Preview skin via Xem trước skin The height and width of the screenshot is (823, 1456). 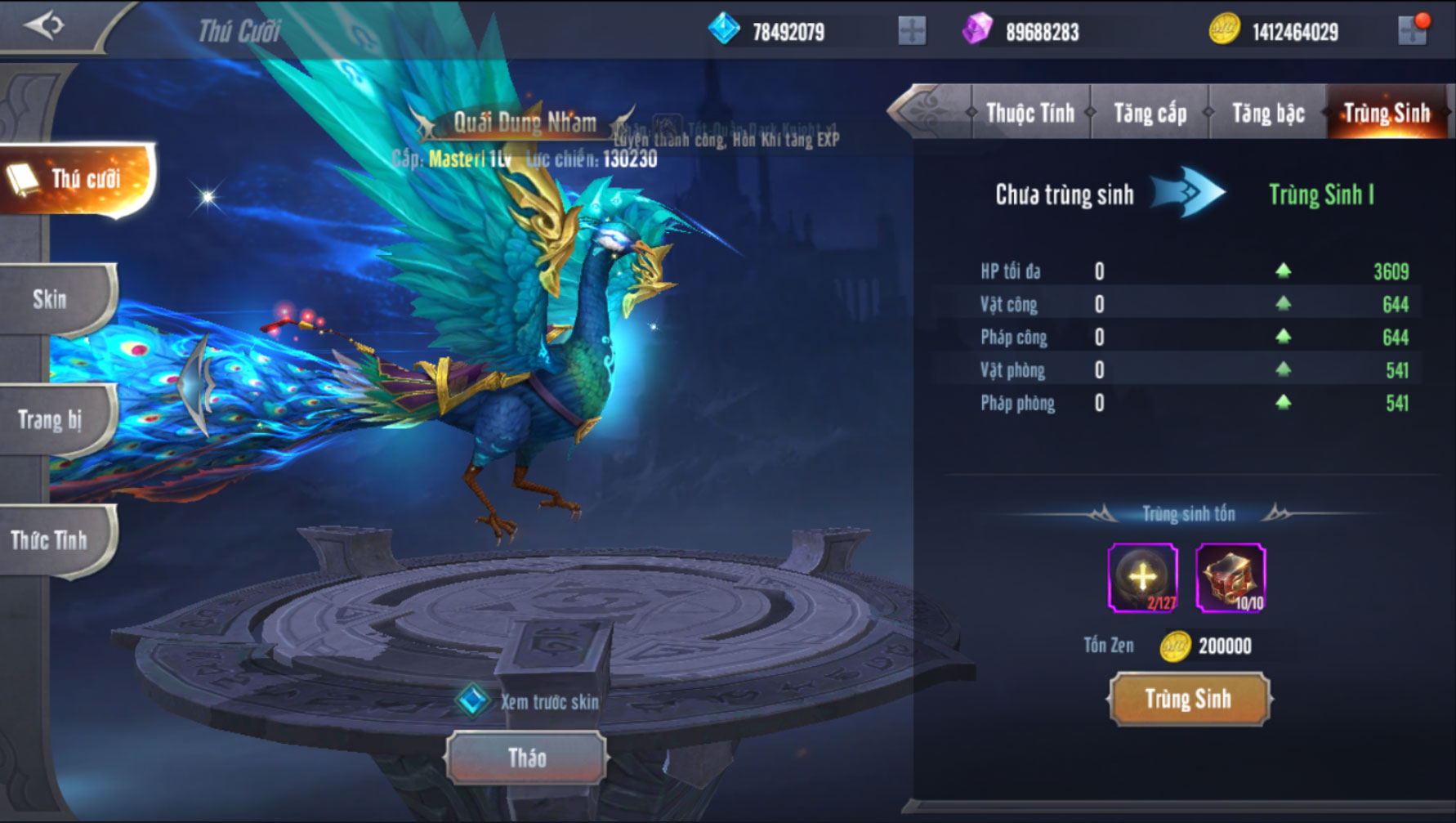coord(532,701)
